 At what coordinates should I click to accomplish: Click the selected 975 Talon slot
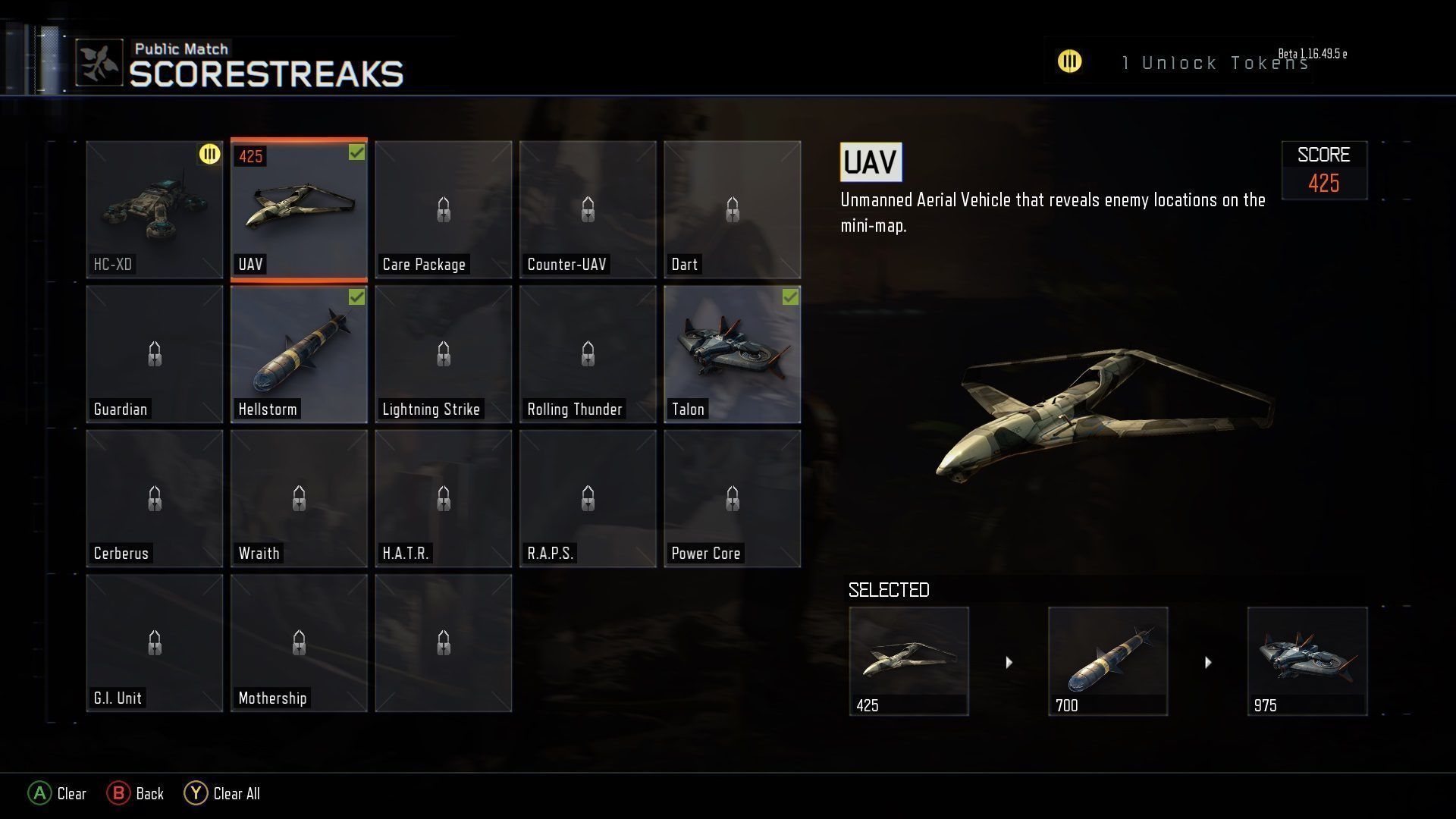click(1307, 661)
